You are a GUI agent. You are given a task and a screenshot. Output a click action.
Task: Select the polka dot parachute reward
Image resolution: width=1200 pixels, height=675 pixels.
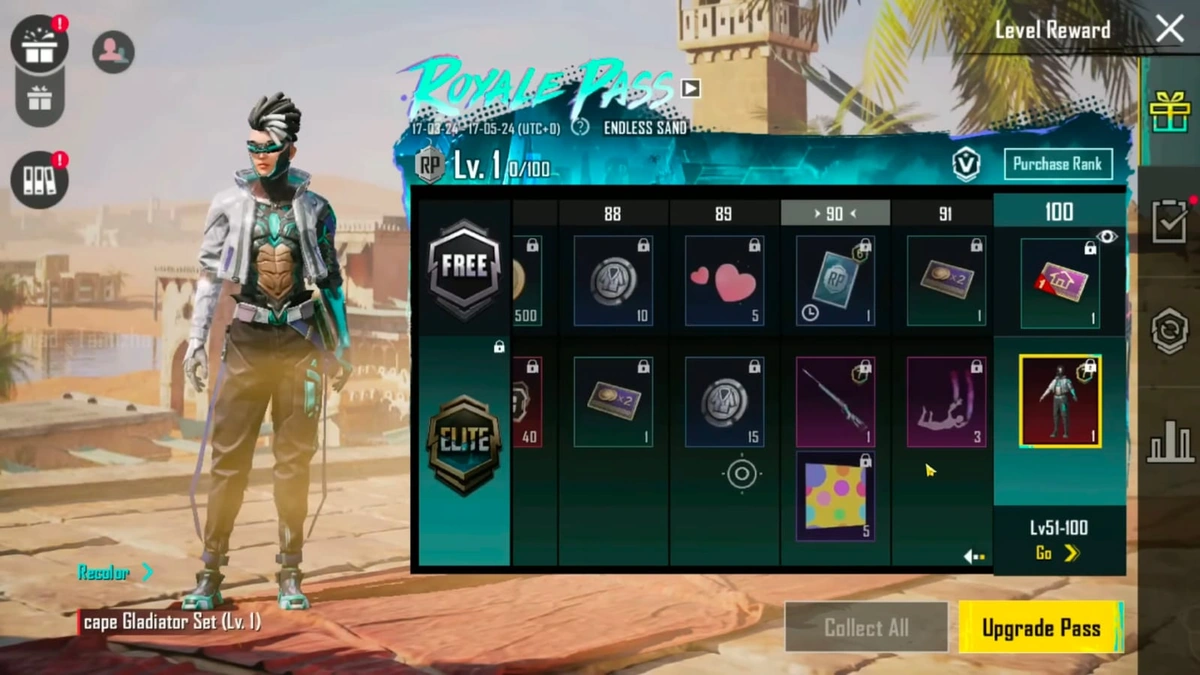[835, 496]
